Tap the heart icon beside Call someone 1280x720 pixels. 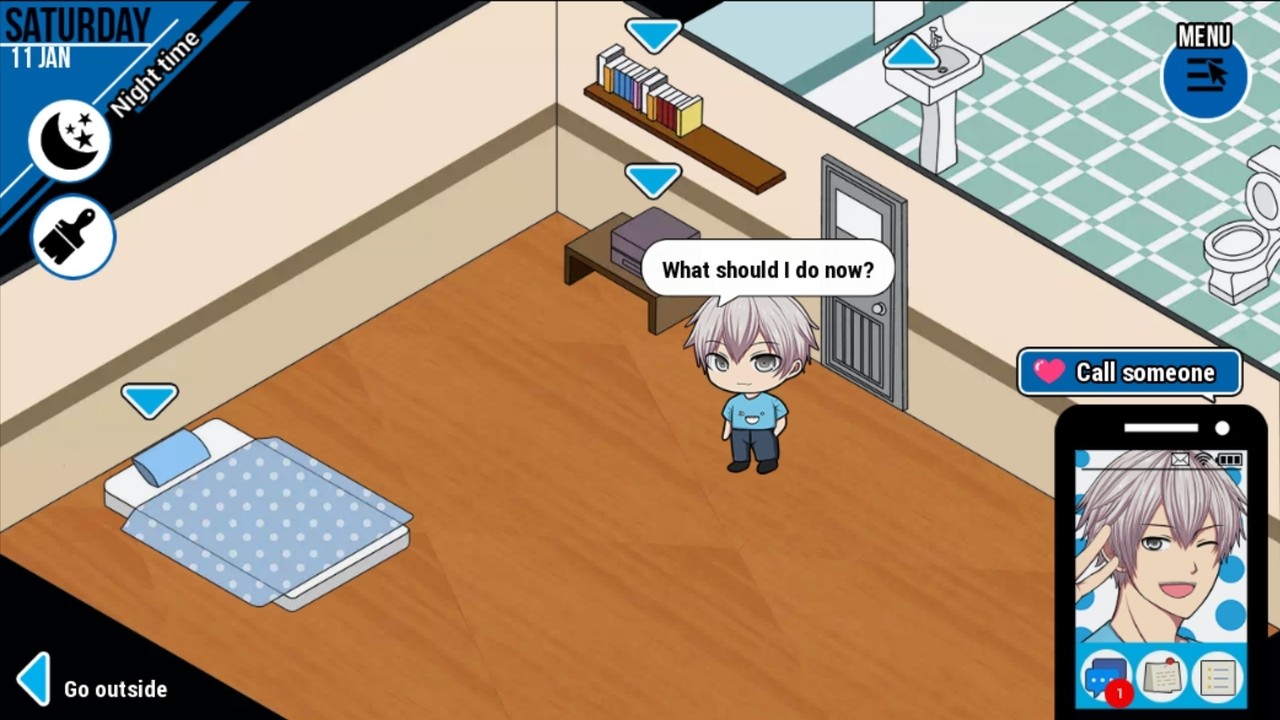[x=1048, y=372]
